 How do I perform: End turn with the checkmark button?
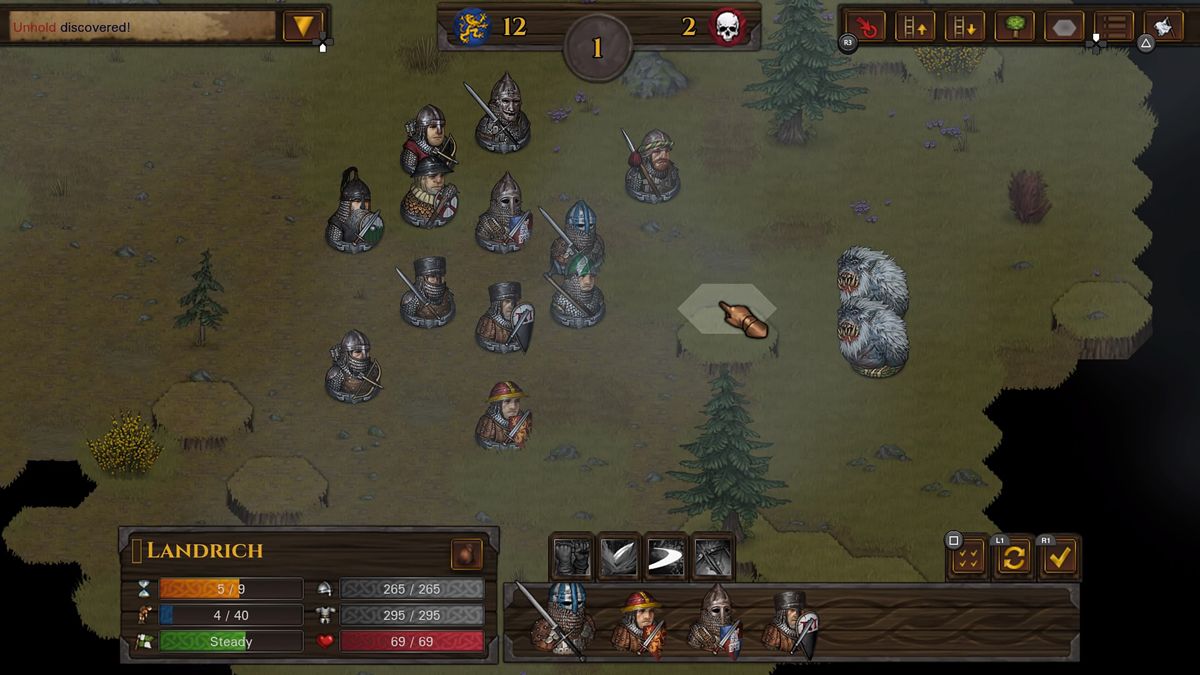click(x=1060, y=558)
